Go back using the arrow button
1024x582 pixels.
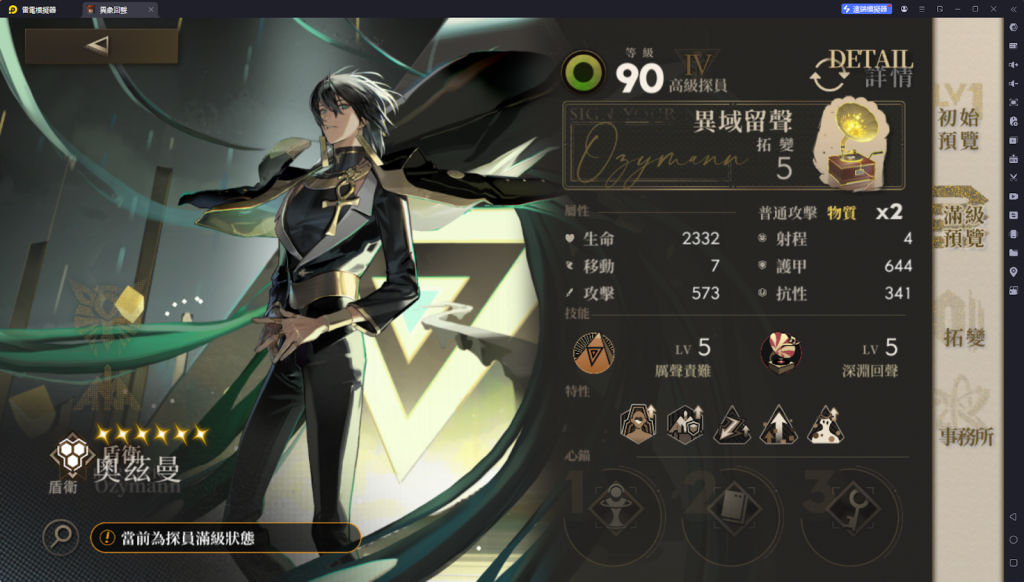(x=100, y=46)
